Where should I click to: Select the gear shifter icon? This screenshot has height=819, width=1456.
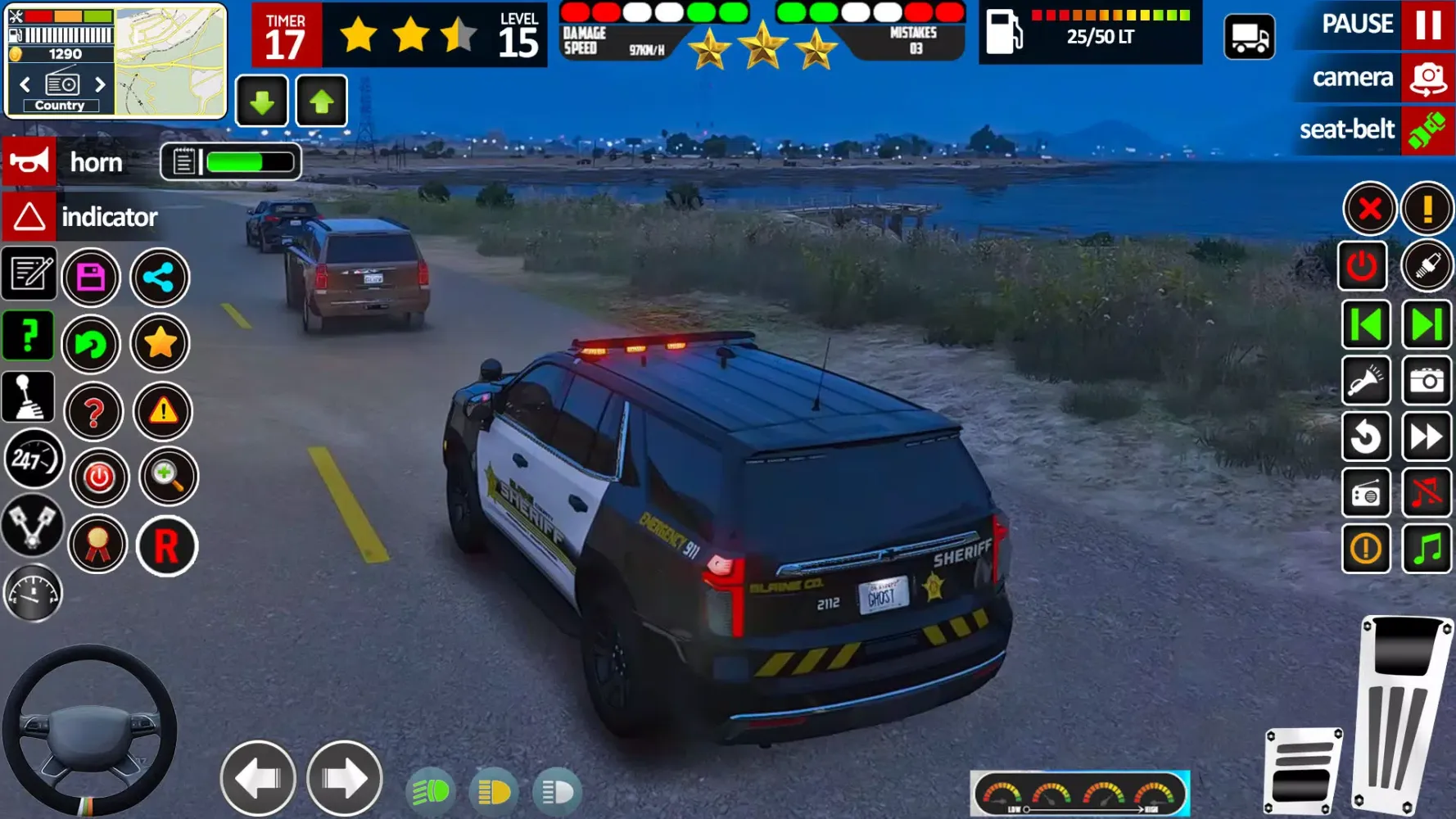(28, 396)
